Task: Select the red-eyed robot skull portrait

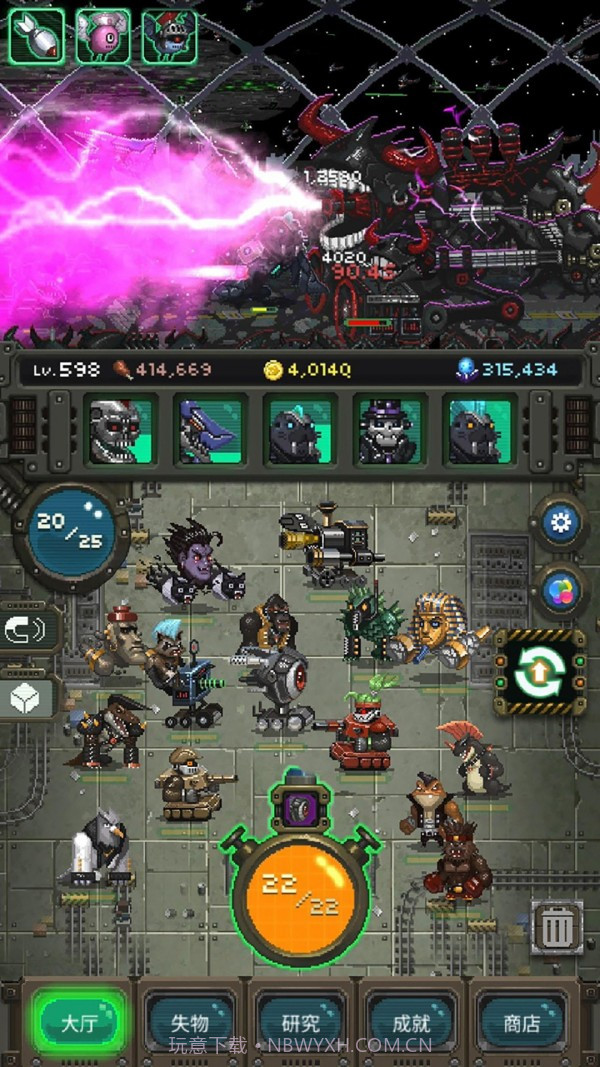Action: 120,431
